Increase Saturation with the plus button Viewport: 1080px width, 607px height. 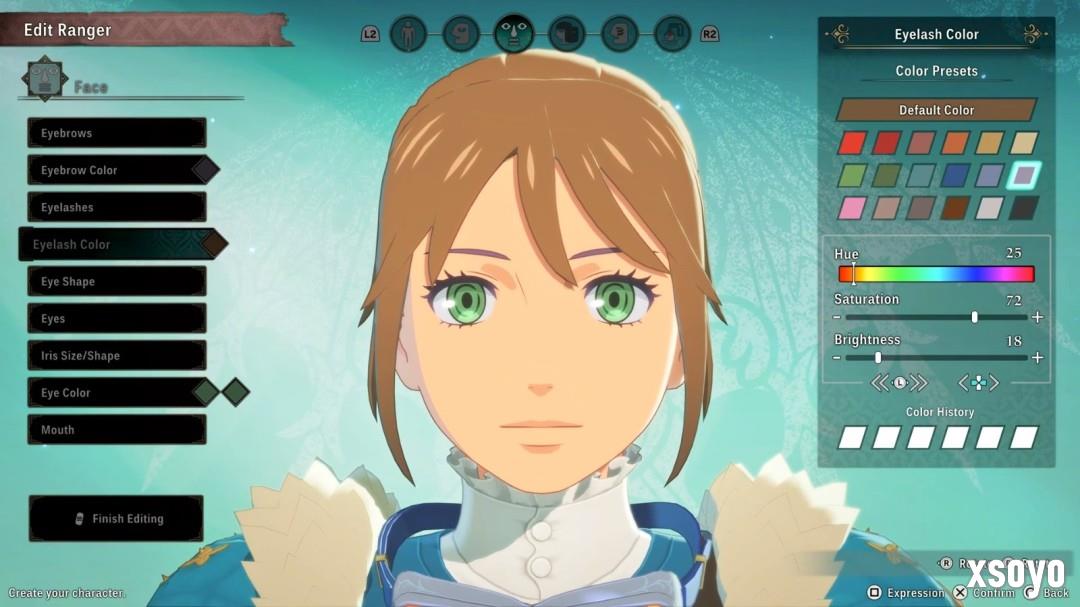tap(1037, 317)
